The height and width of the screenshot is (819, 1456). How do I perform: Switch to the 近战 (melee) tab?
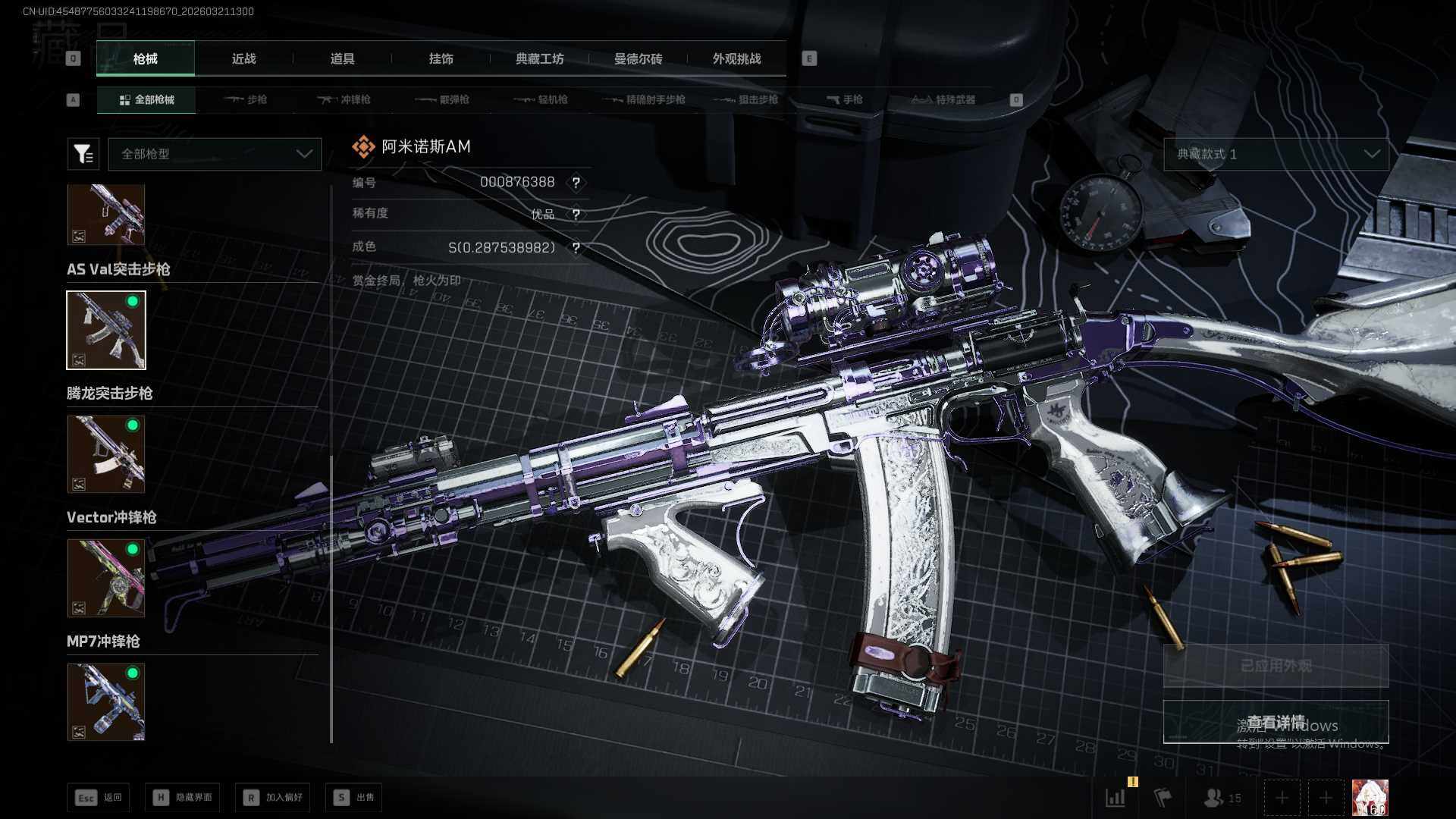243,59
